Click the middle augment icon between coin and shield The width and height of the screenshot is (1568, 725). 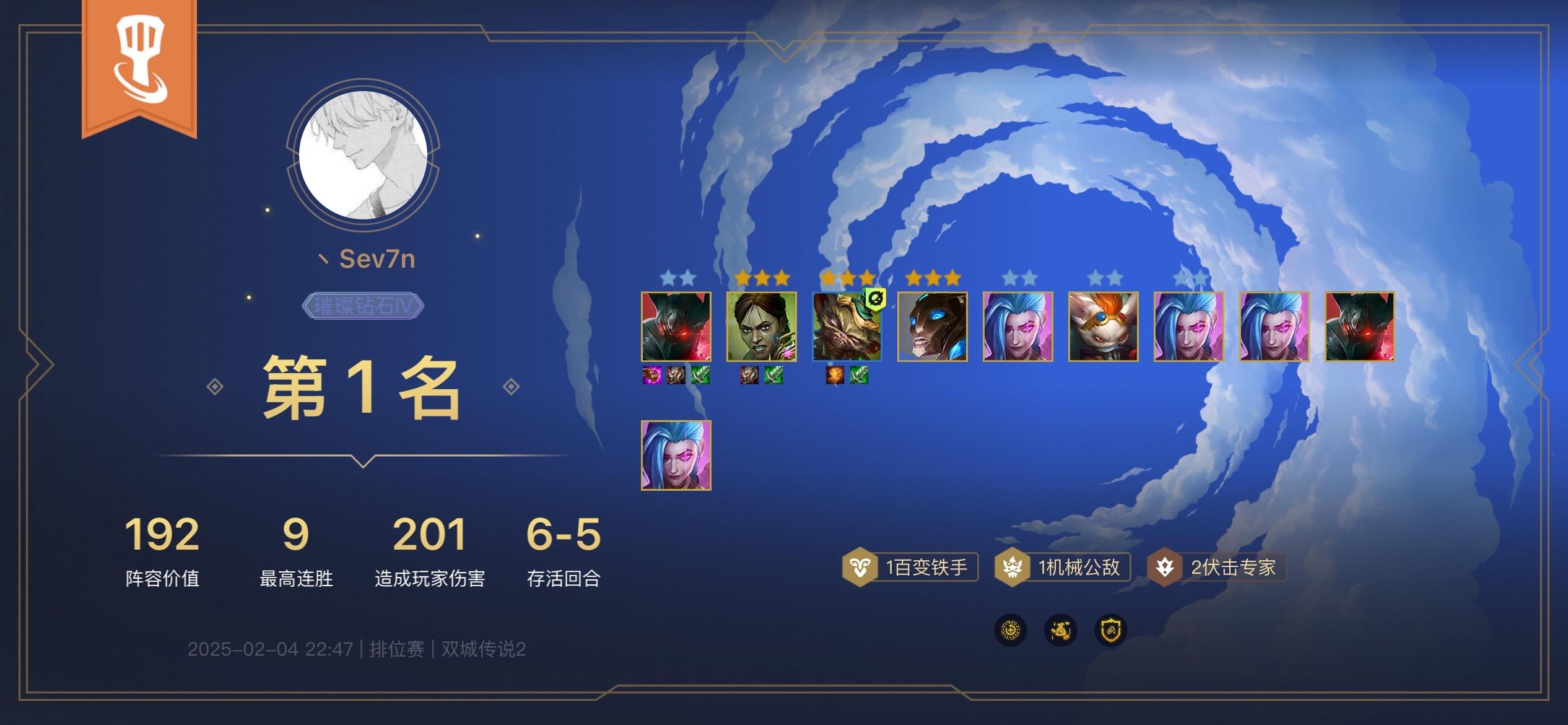(1060, 630)
